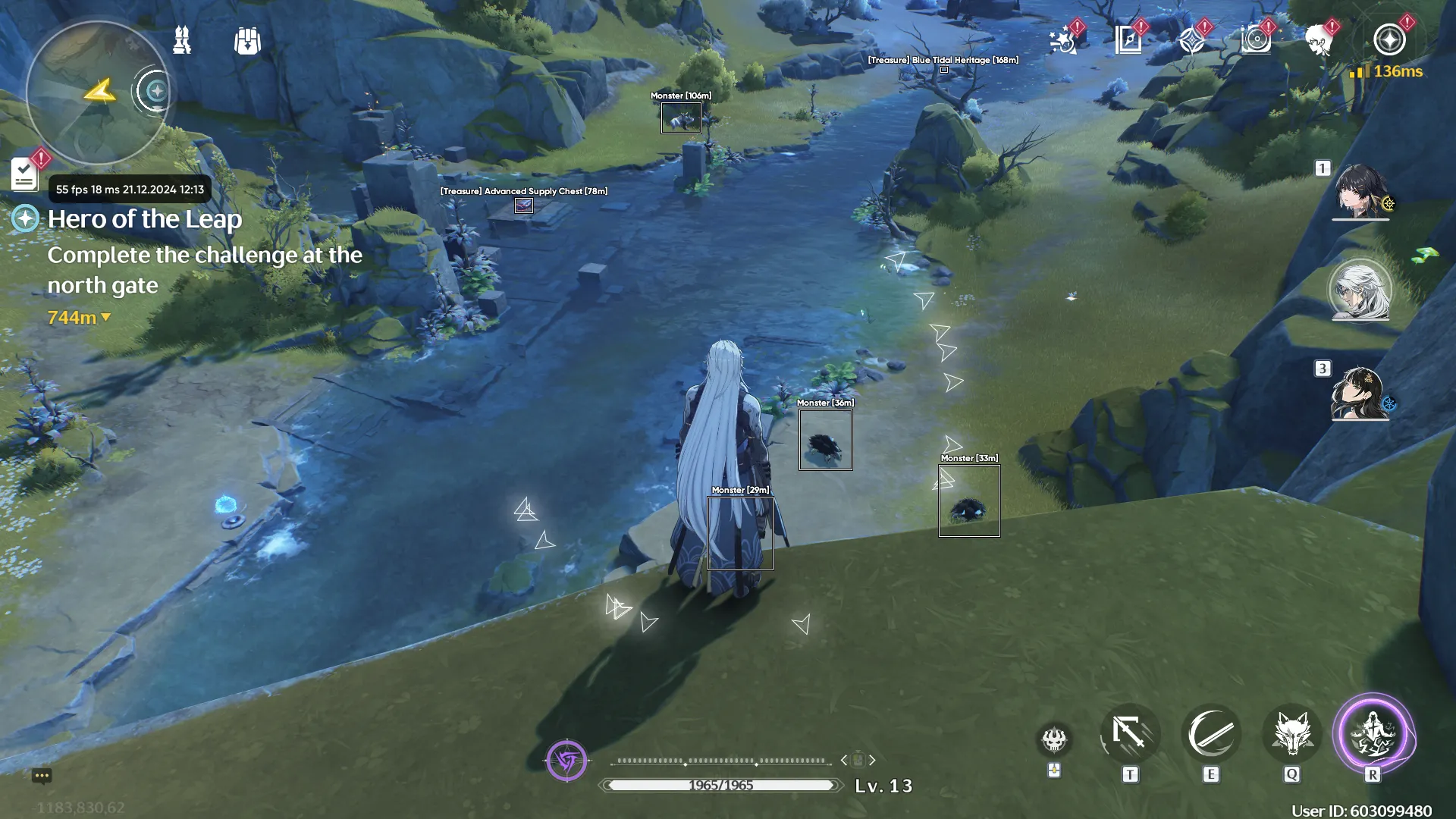The height and width of the screenshot is (819, 1456).
Task: Open the compass guidebook icon
Action: pyautogui.click(x=1128, y=40)
